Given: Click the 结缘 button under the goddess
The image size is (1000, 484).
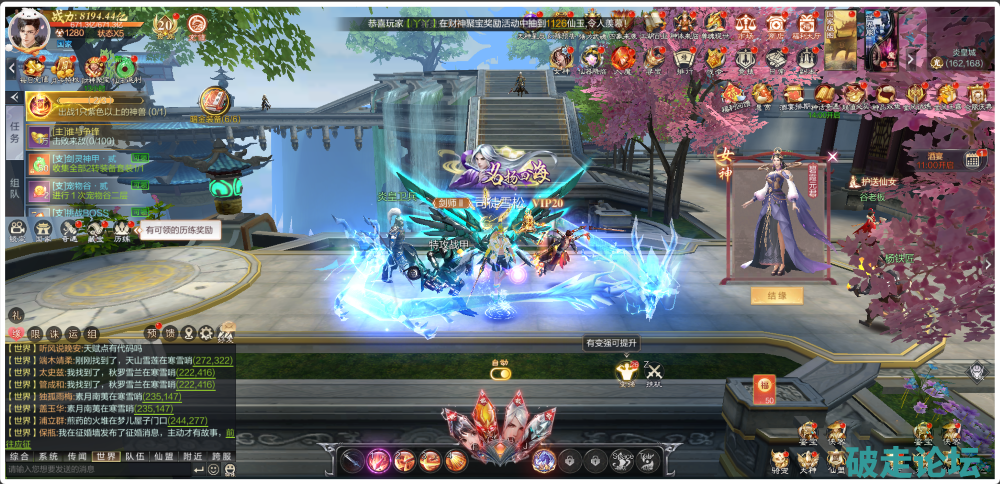Looking at the screenshot, I should [777, 296].
